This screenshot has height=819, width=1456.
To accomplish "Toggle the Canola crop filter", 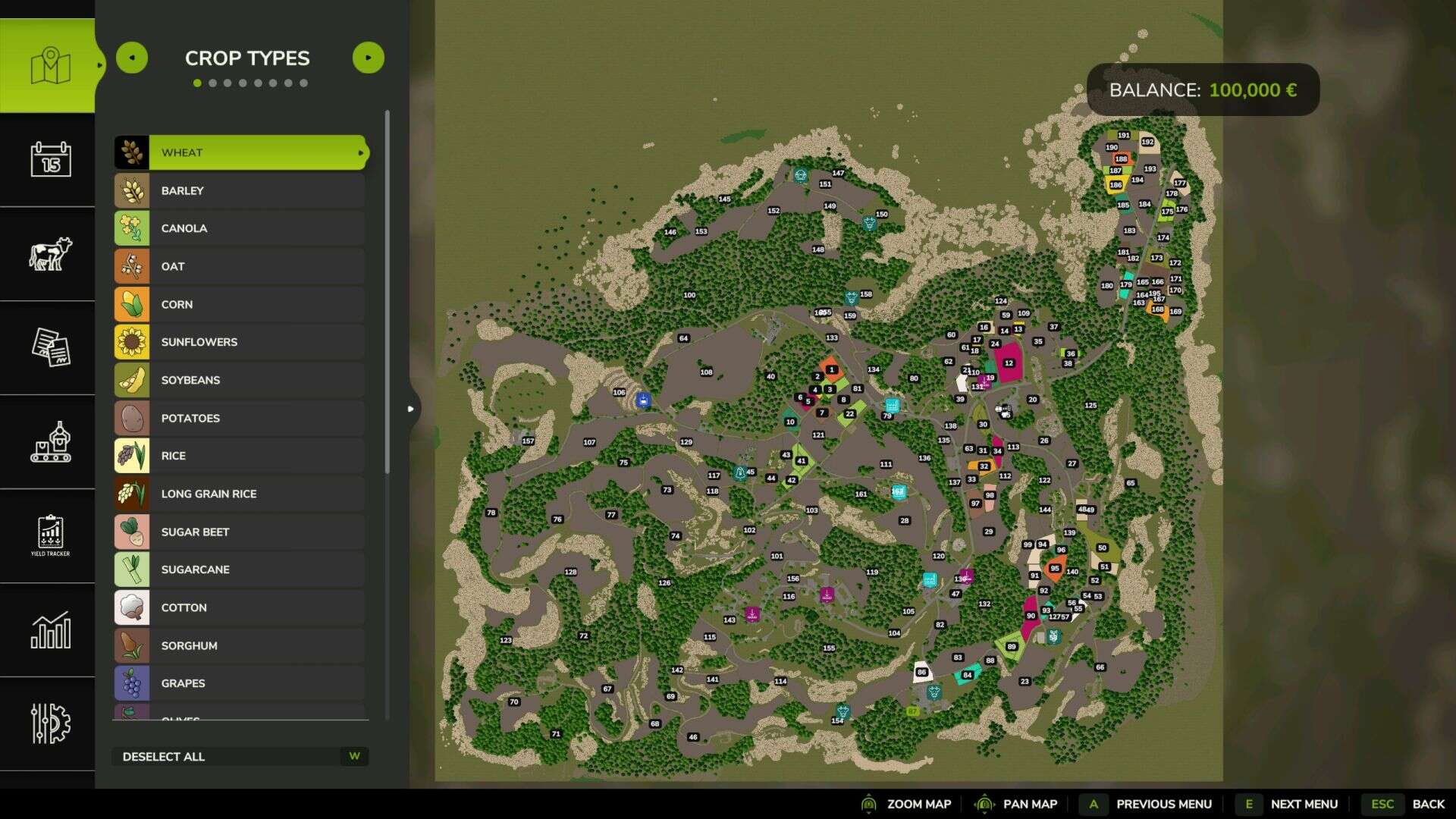I will 240,228.
